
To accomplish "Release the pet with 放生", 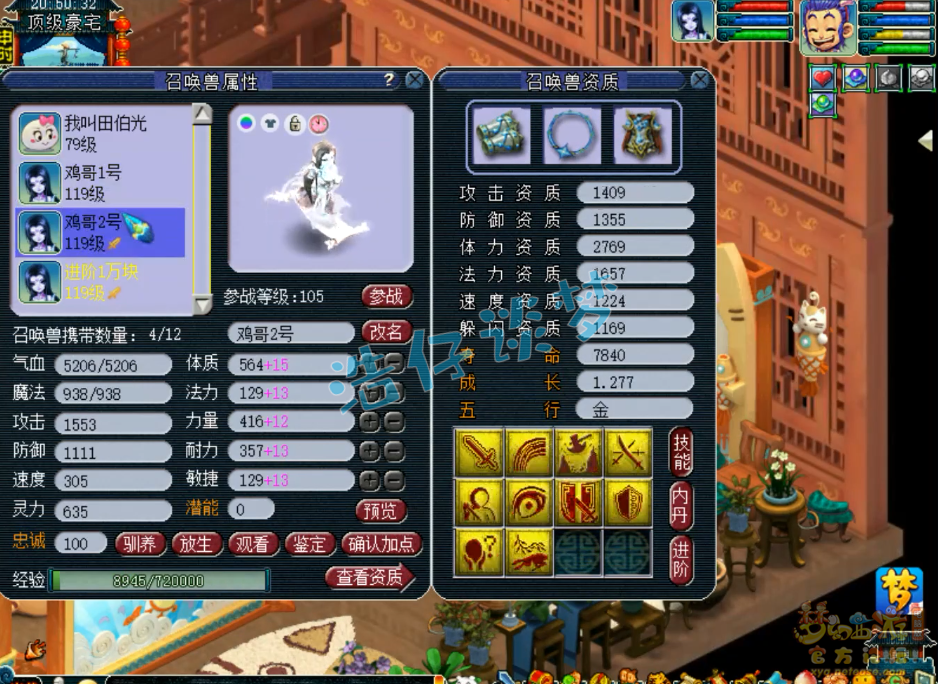I will coord(196,544).
